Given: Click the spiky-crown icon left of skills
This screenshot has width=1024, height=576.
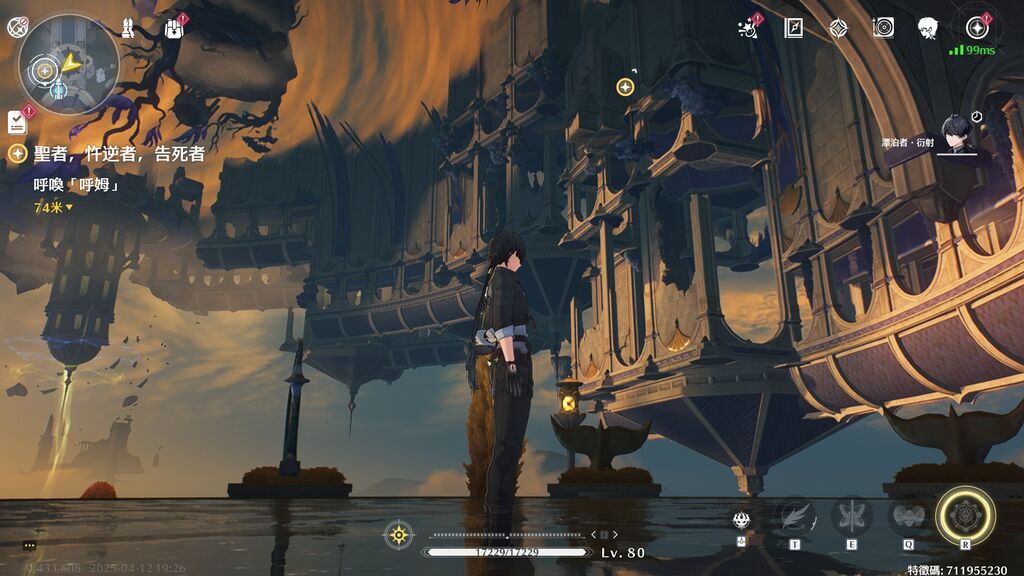Looking at the screenshot, I should [742, 520].
